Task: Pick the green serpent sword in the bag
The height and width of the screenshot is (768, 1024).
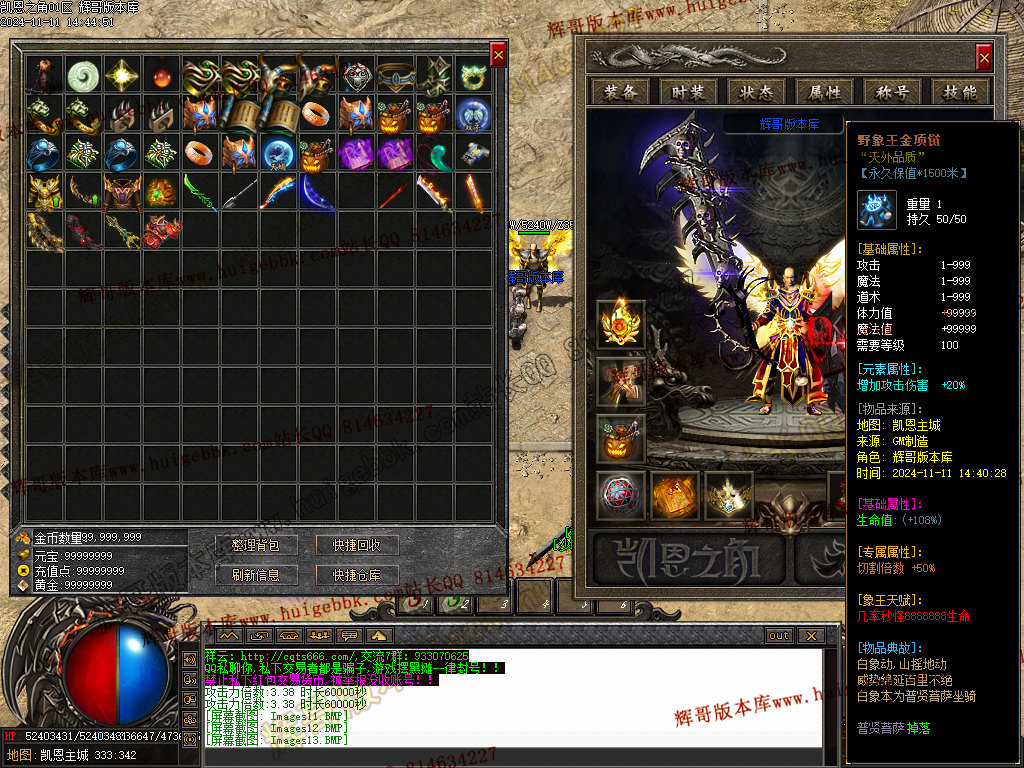Action: [198, 191]
